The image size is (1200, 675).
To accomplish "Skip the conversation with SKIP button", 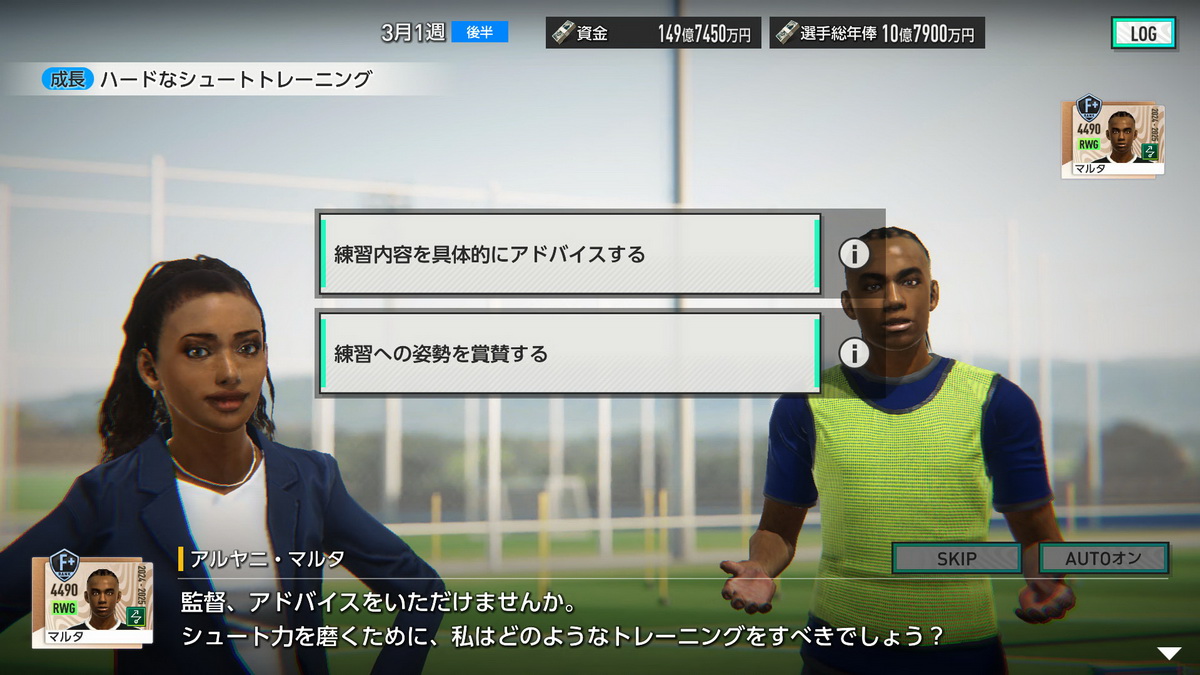I will 956,558.
